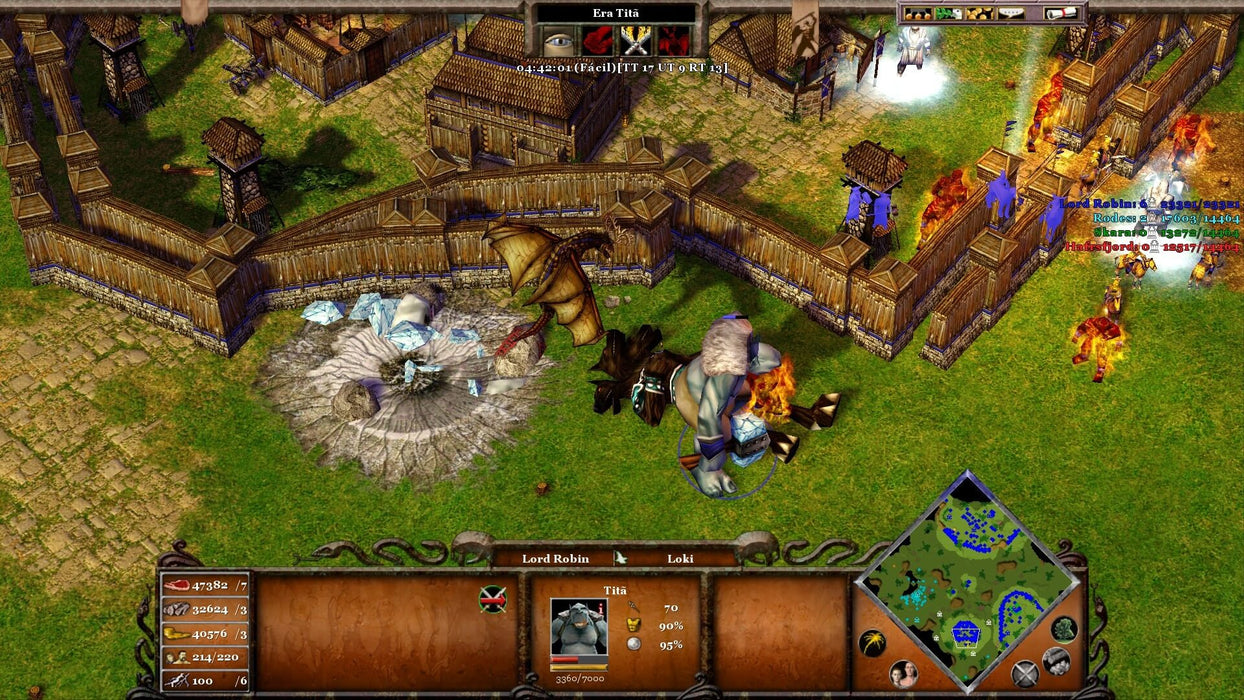The width and height of the screenshot is (1244, 700).
Task: Select the Titã unit portrait
Action: coord(578,627)
